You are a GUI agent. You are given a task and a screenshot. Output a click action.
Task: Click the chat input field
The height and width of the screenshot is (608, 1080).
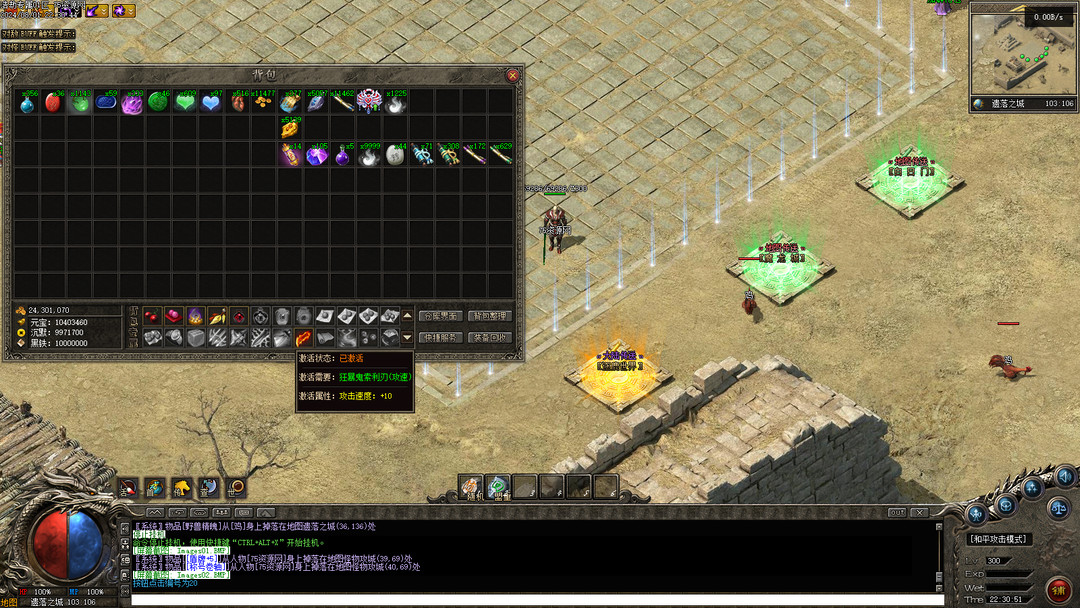(x=530, y=600)
